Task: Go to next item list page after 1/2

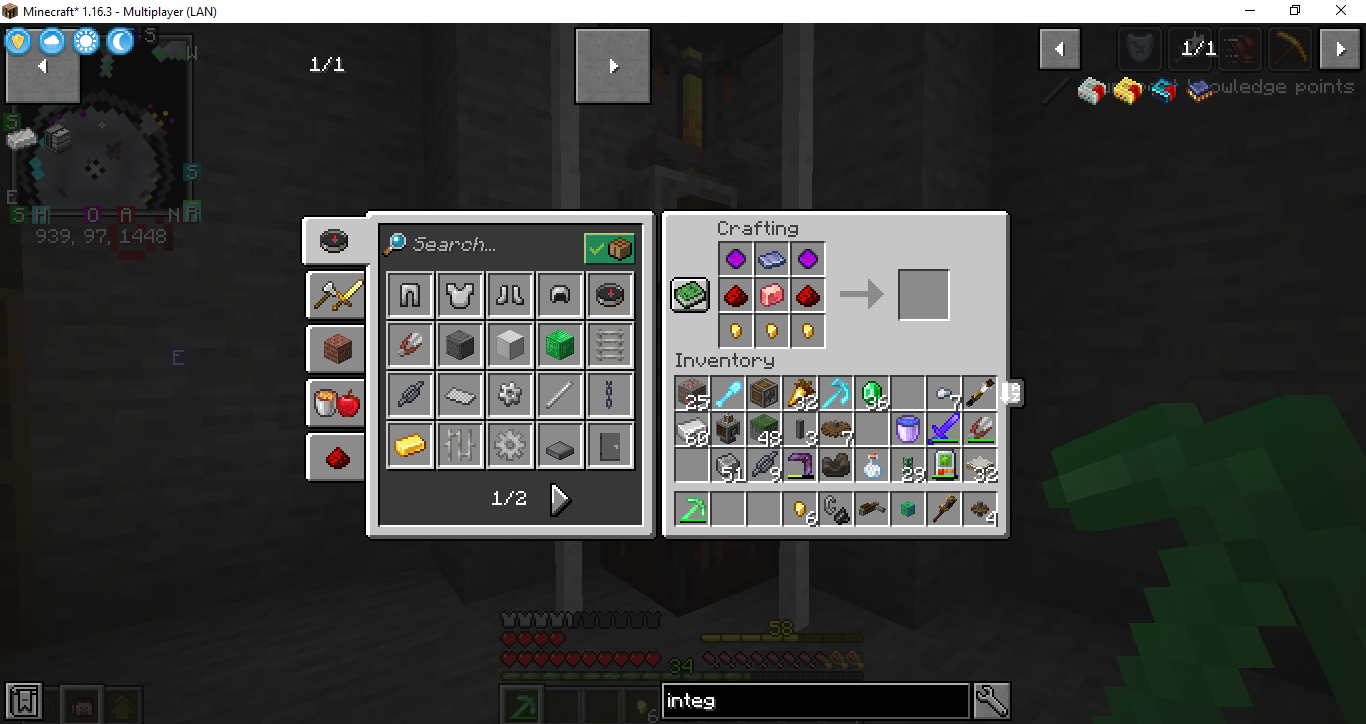Action: pos(560,499)
